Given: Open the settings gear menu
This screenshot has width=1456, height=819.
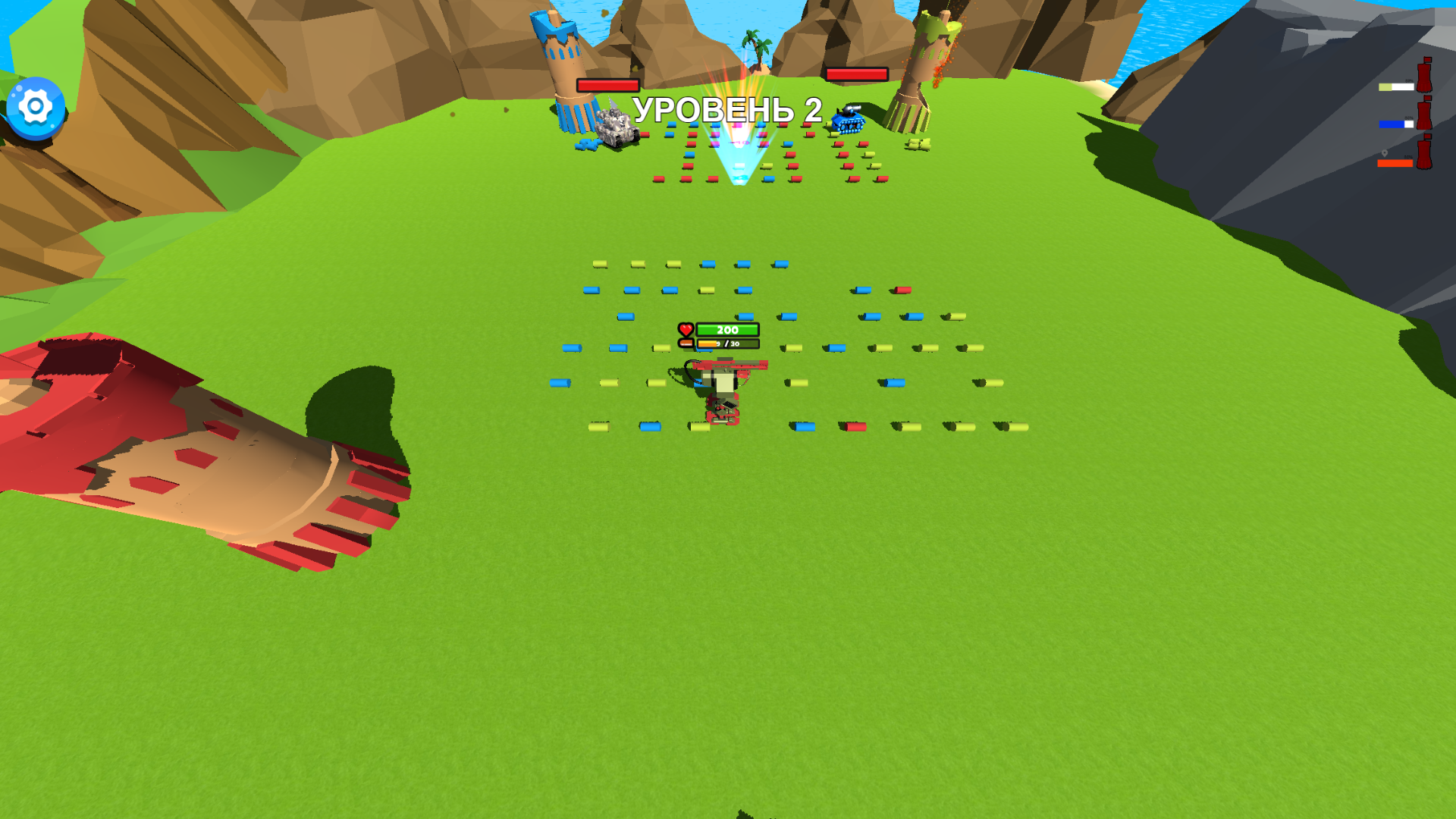Looking at the screenshot, I should 34,106.
